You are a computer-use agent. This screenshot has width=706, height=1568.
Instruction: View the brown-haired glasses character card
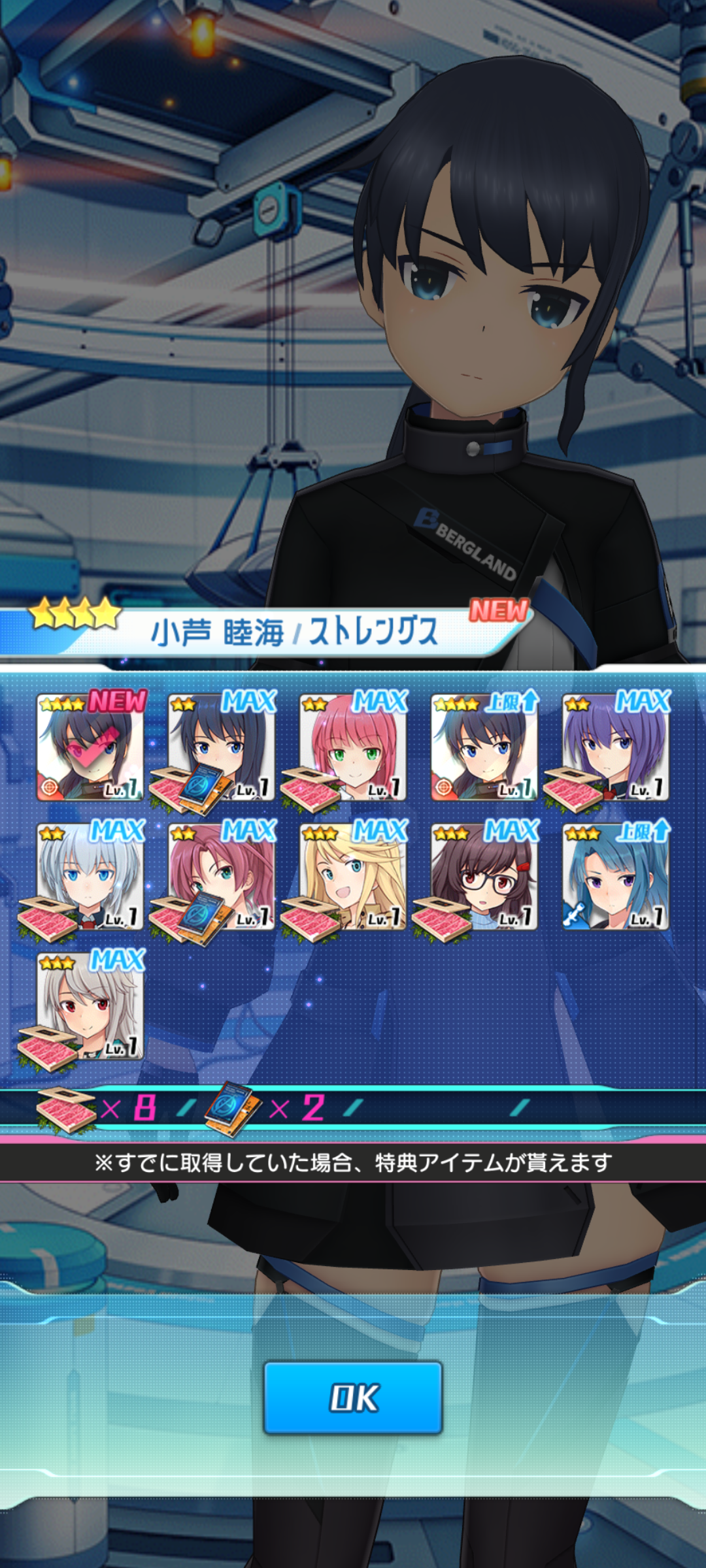click(484, 877)
